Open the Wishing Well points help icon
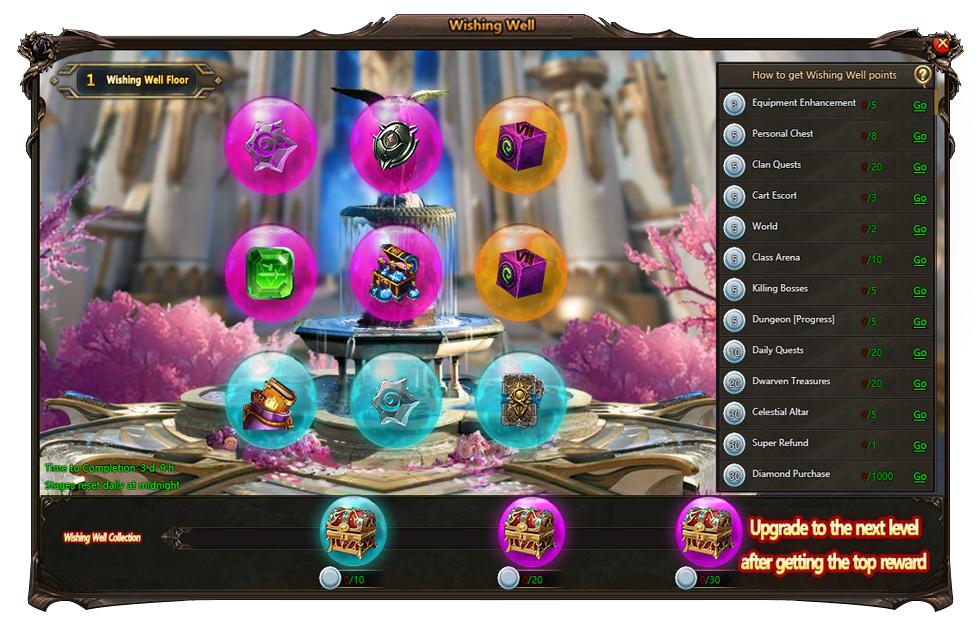Viewport: 976px width, 628px height. click(x=922, y=75)
